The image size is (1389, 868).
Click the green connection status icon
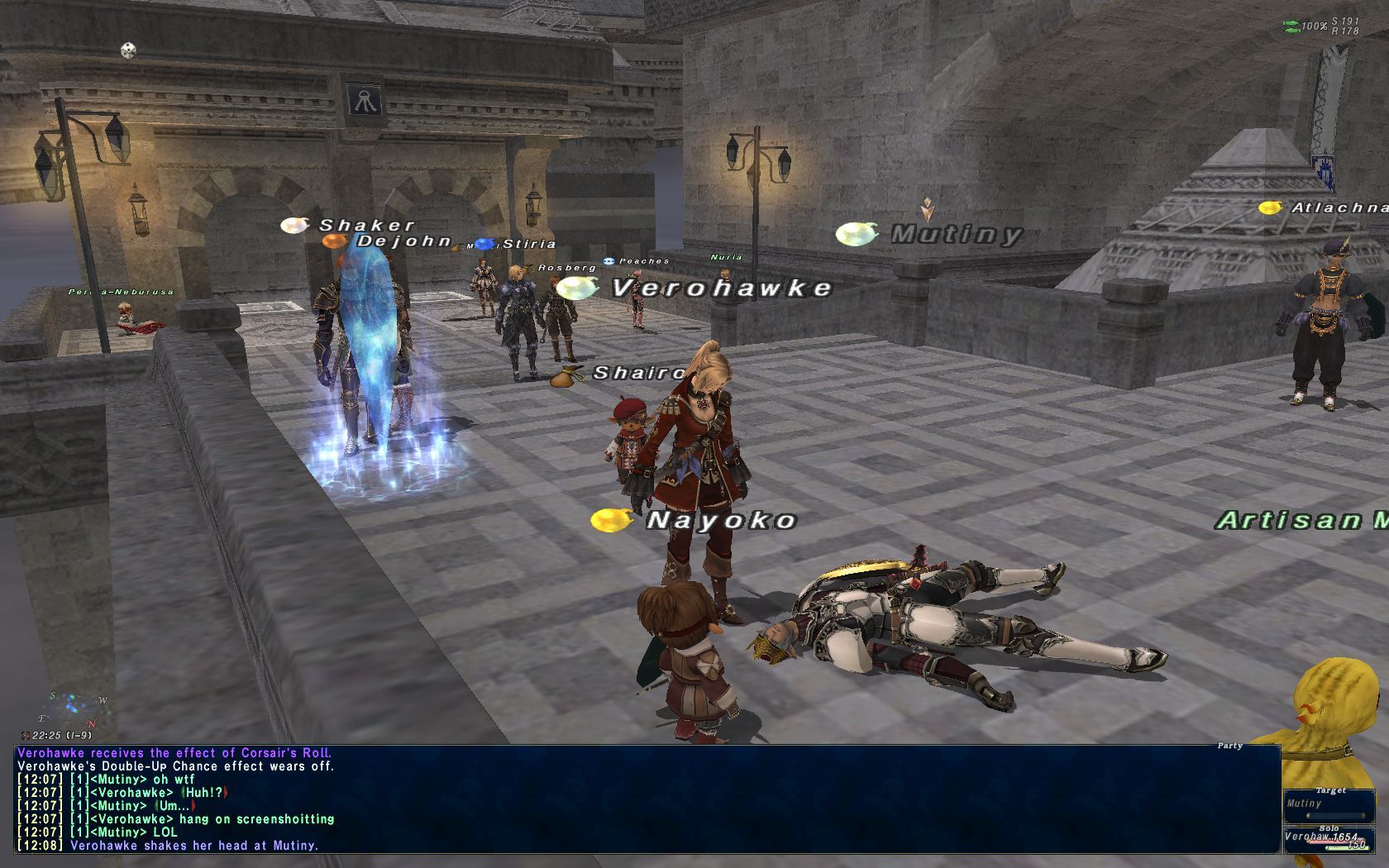coord(1291,26)
